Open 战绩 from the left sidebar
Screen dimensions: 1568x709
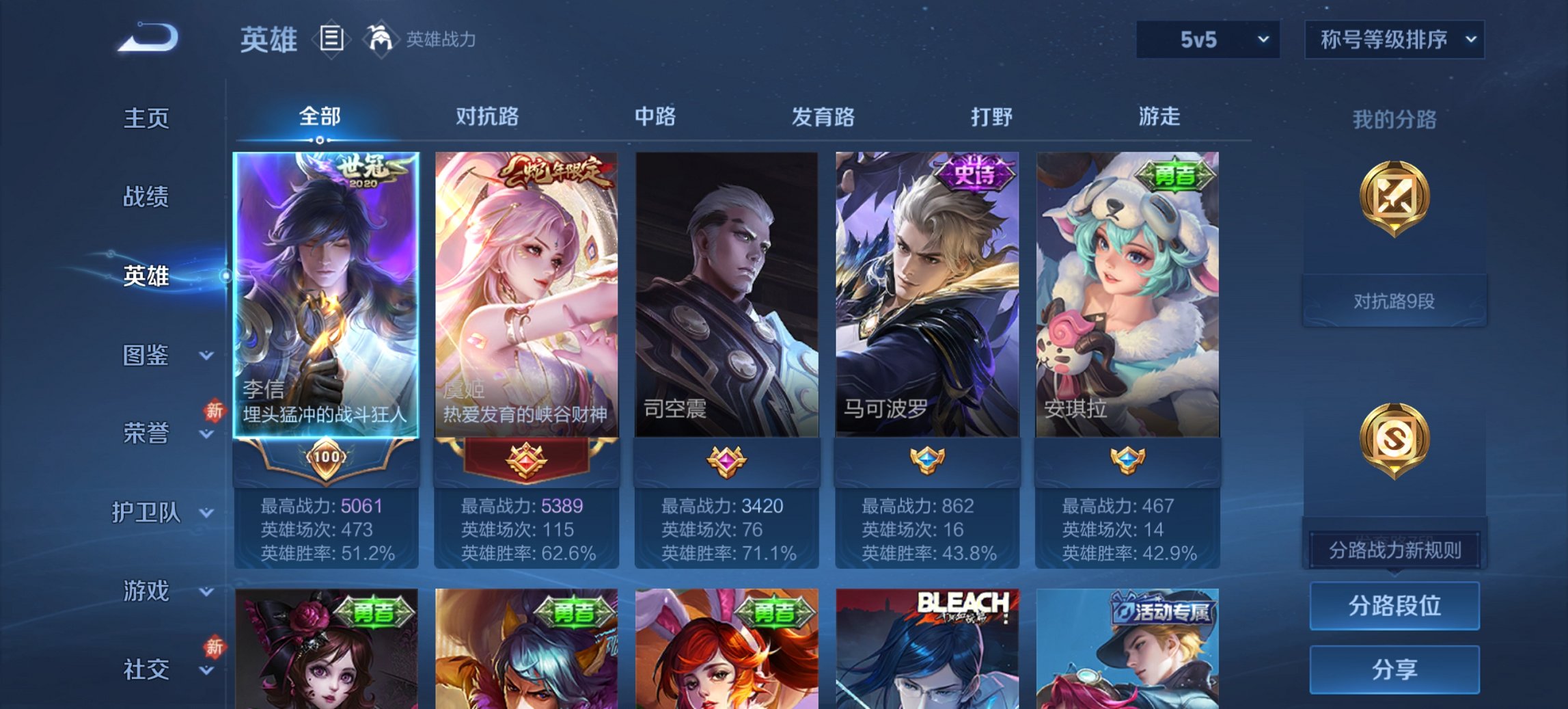[148, 198]
